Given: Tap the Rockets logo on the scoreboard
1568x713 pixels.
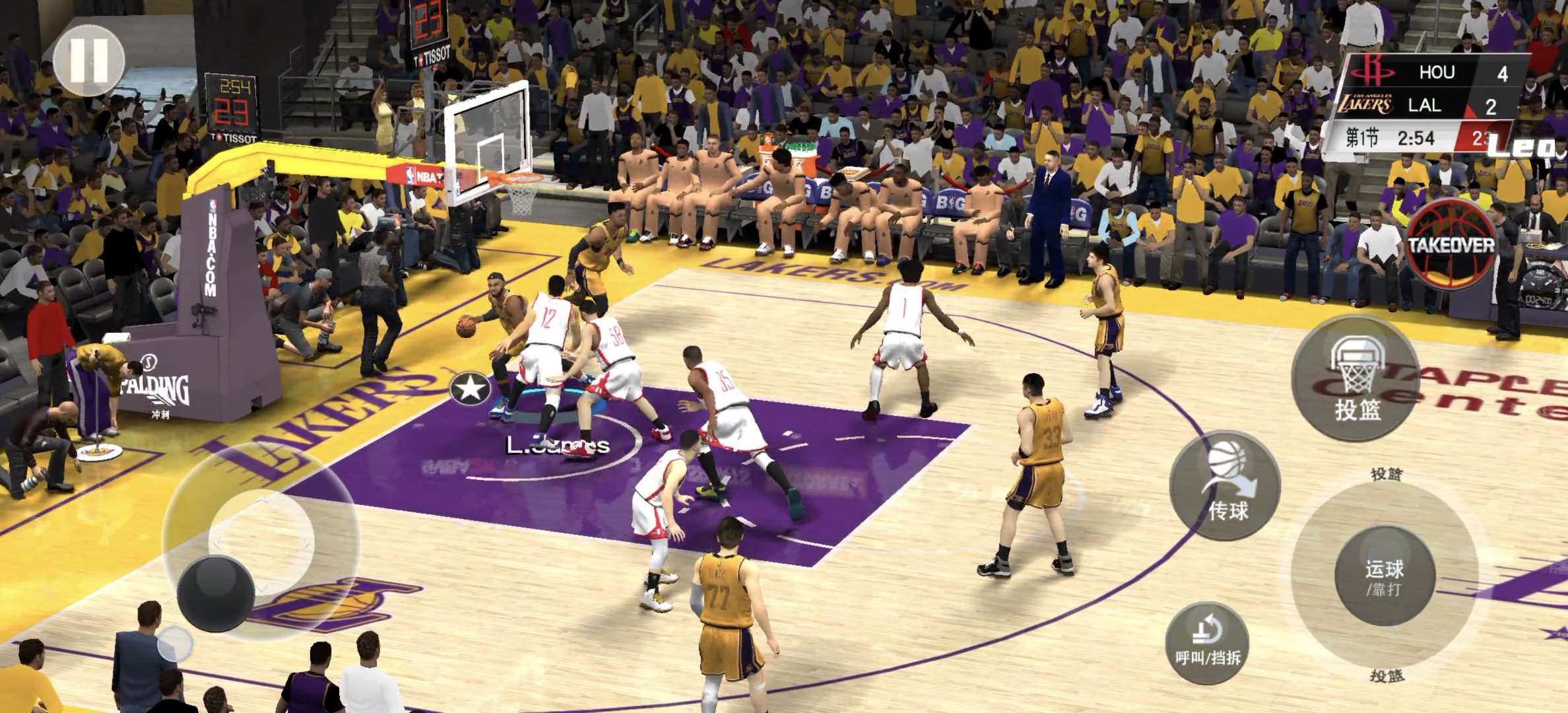Looking at the screenshot, I should tap(1372, 70).
